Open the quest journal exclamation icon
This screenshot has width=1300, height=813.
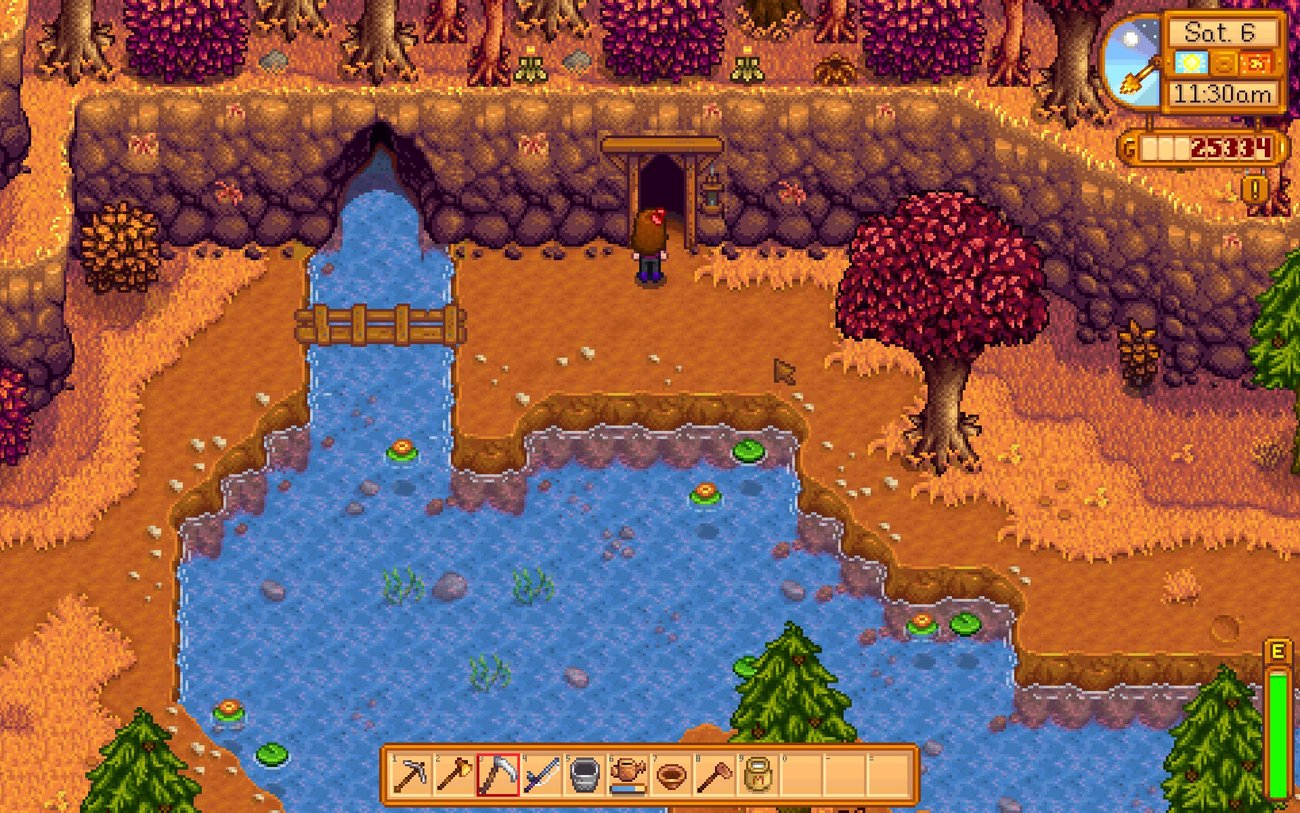click(x=1251, y=187)
